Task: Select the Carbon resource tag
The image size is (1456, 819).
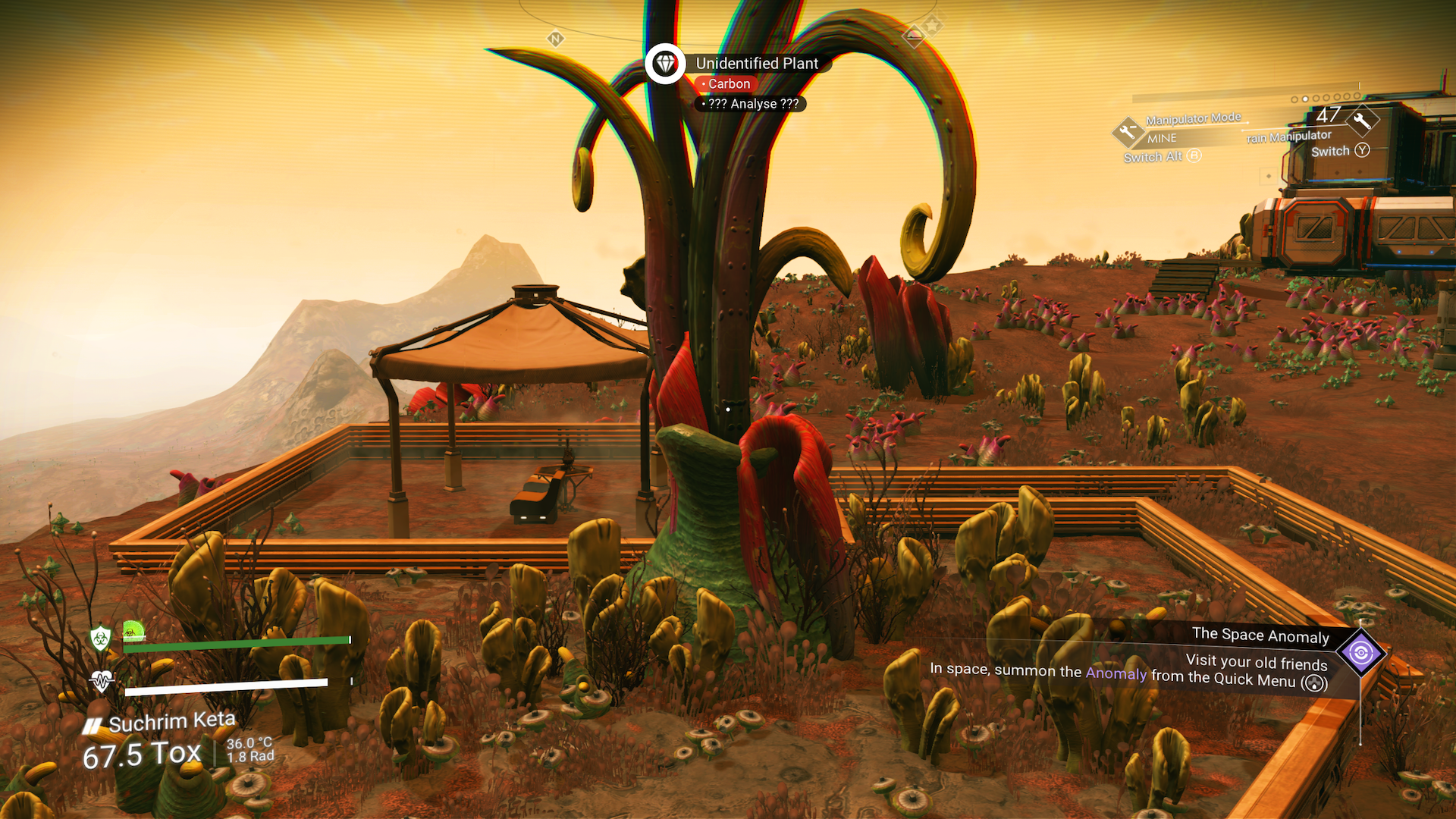Action: tap(726, 83)
